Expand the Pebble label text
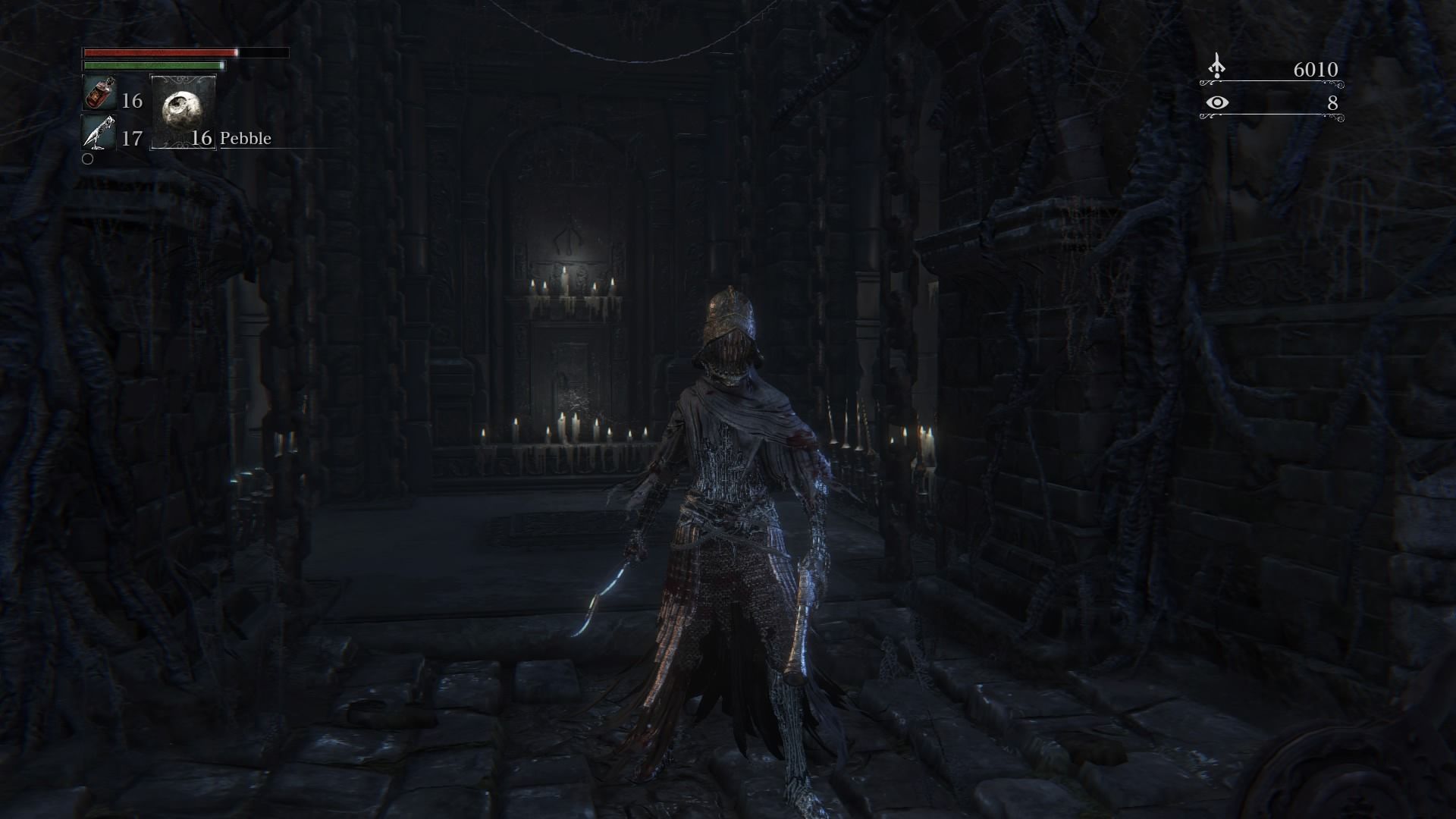1456x819 pixels. click(246, 138)
